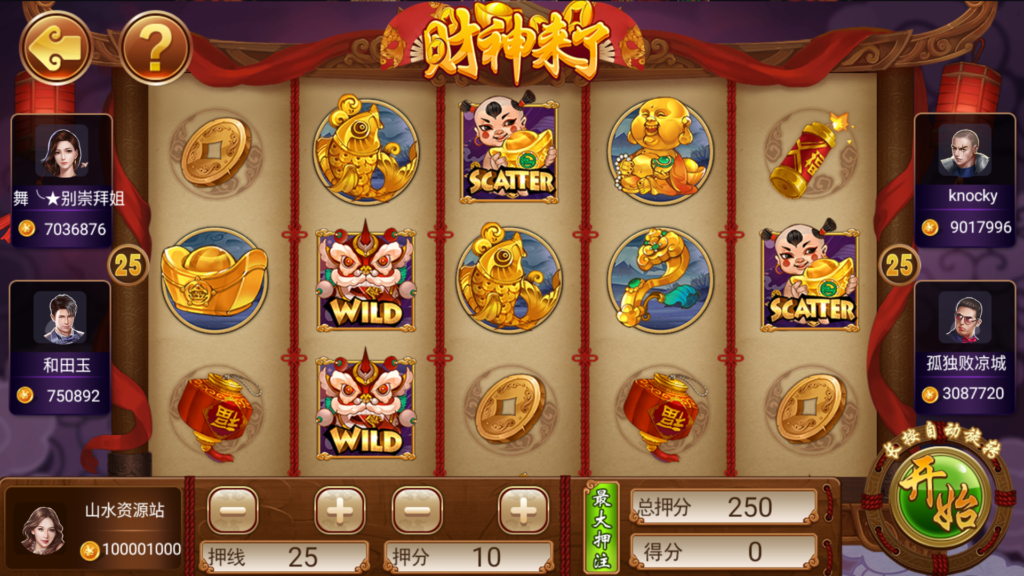Increase the 押线 bet lines
1024x576 pixels.
click(340, 510)
